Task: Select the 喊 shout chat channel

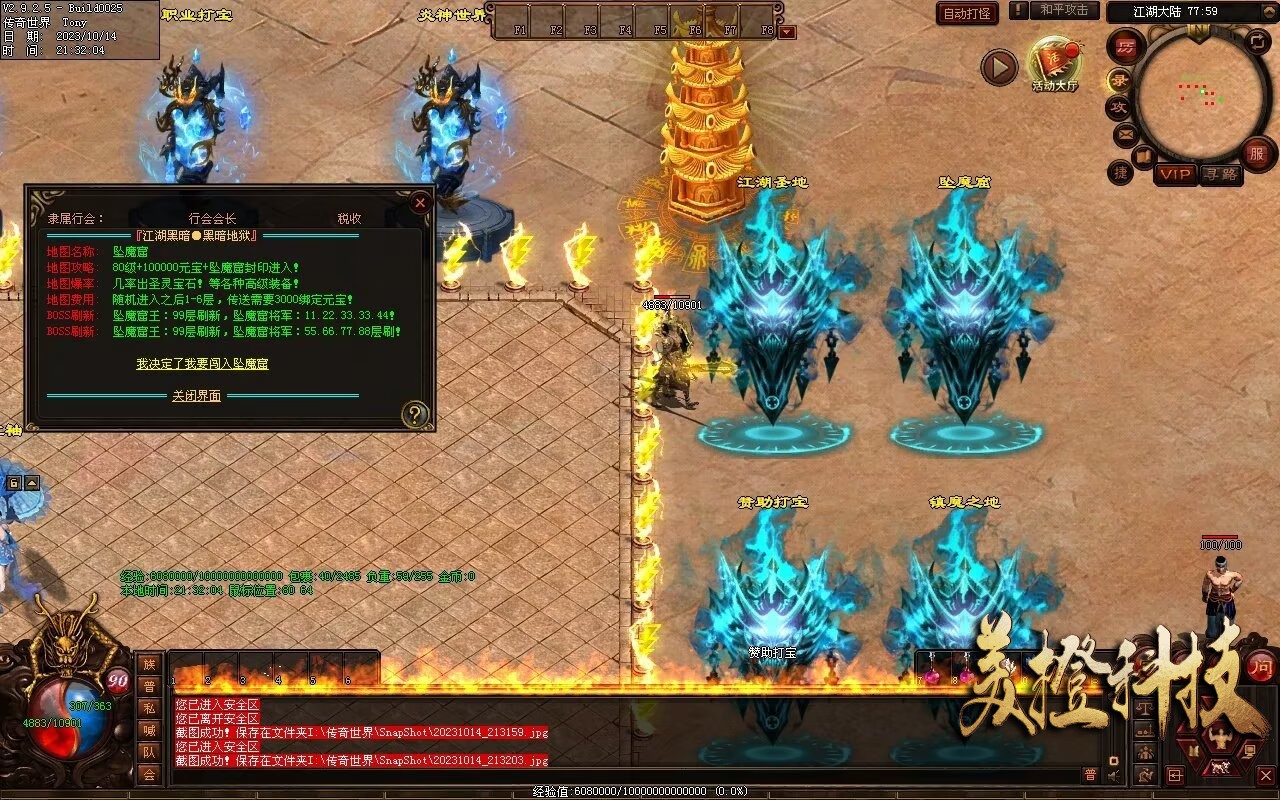Action: (x=148, y=730)
